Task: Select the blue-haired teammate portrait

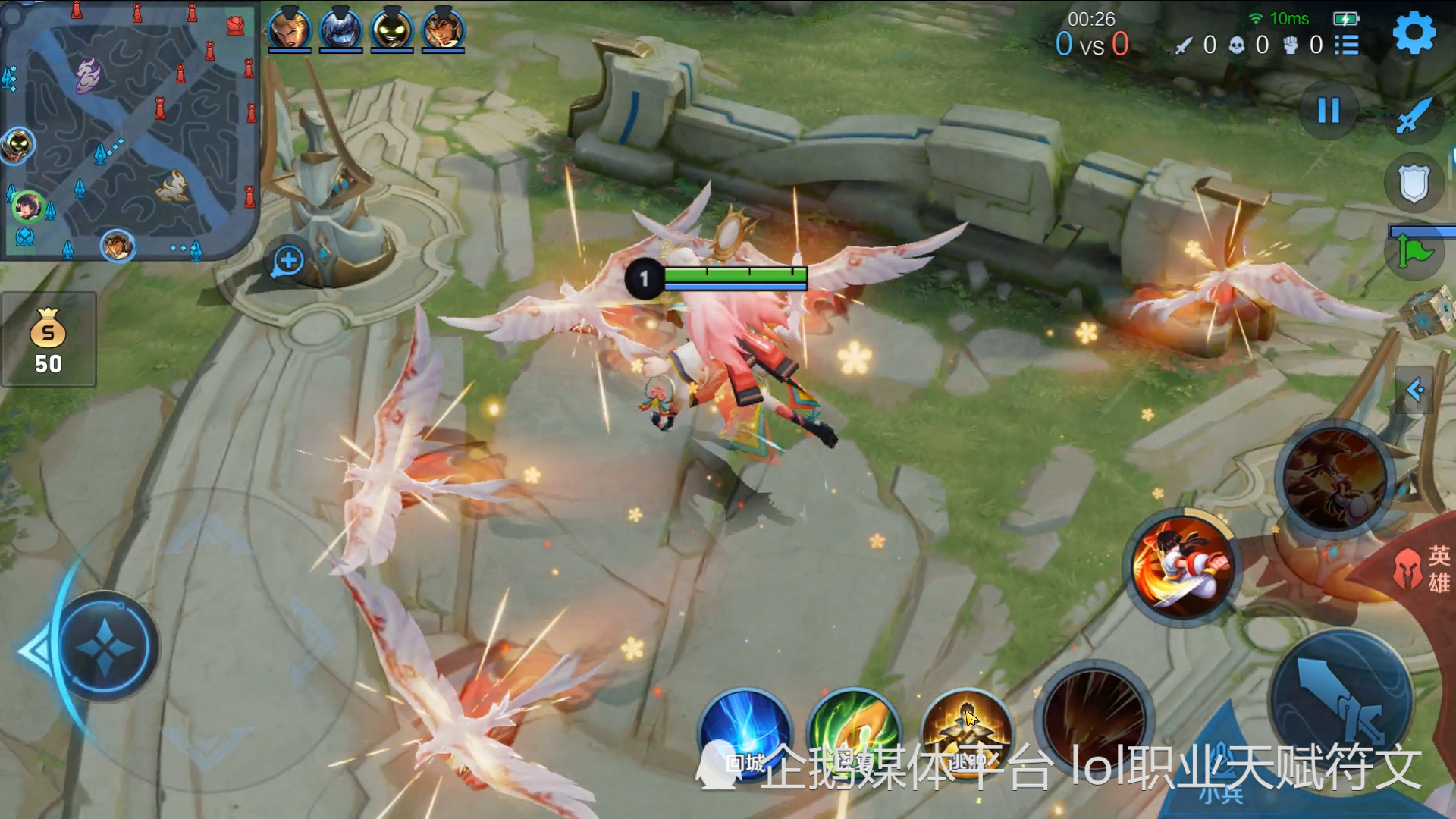Action: coord(340,30)
